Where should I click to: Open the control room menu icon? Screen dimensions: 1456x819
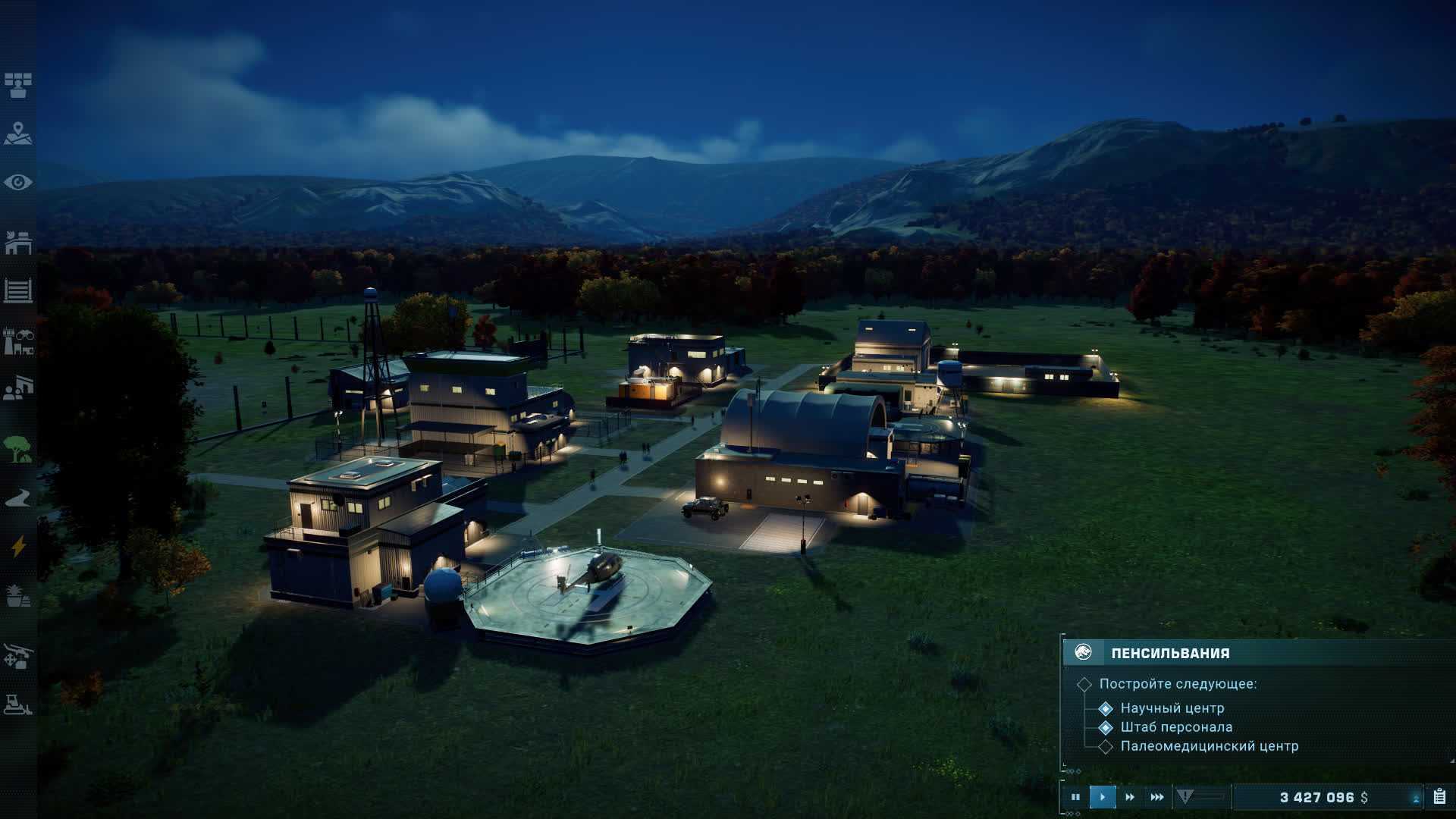click(18, 85)
